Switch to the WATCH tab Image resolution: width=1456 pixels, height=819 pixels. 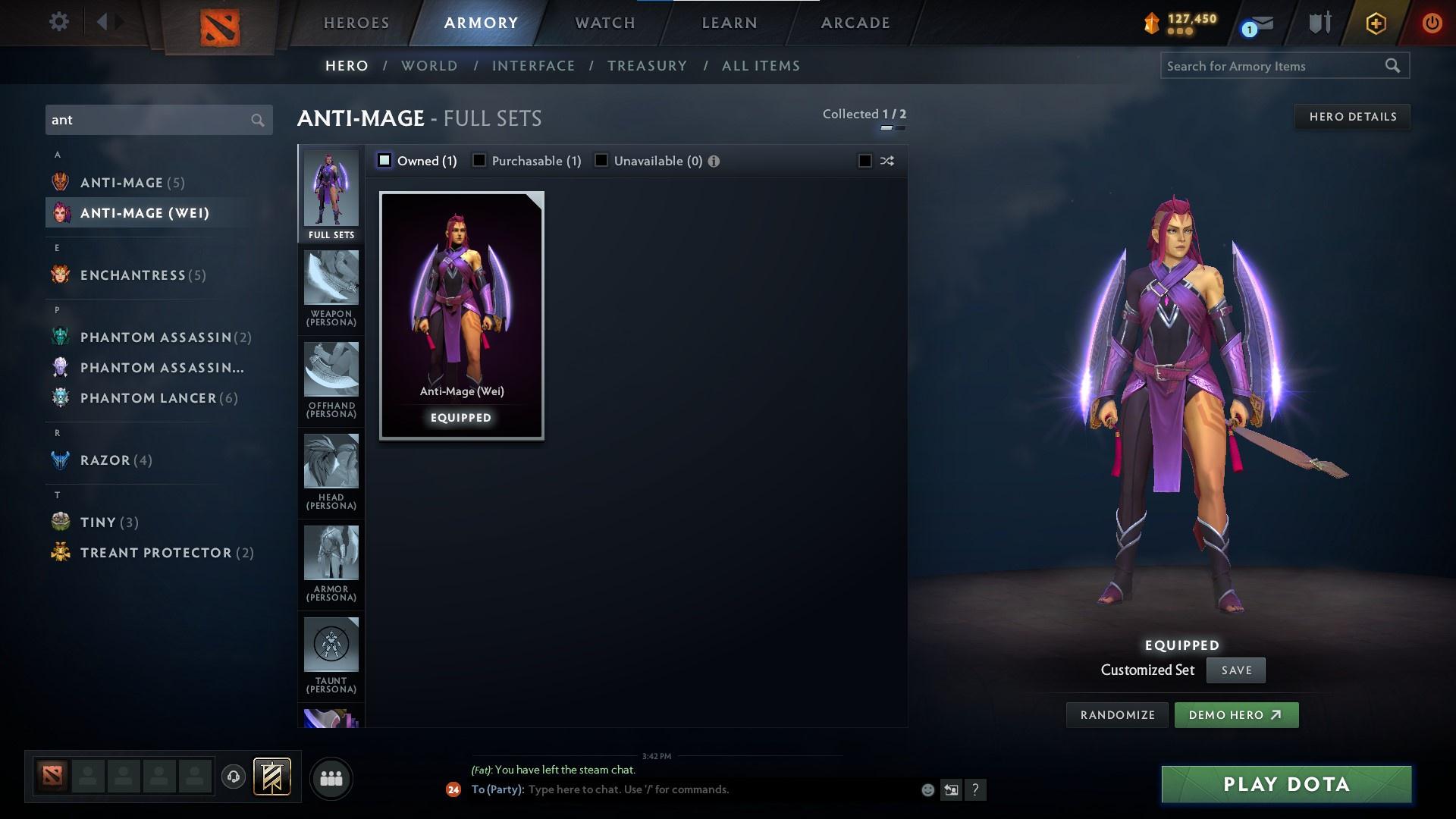603,23
